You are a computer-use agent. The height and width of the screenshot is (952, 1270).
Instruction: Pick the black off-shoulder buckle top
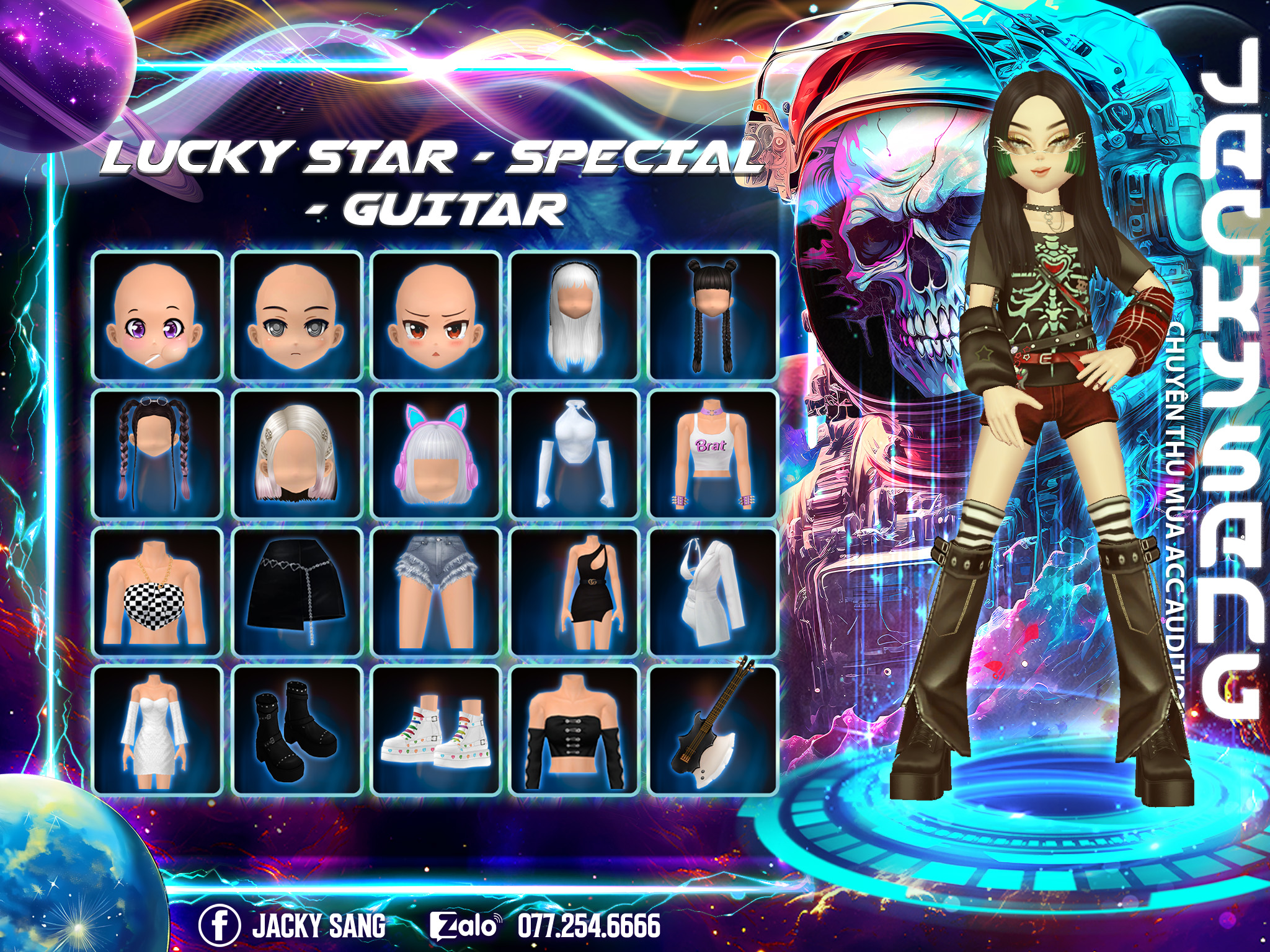click(574, 730)
